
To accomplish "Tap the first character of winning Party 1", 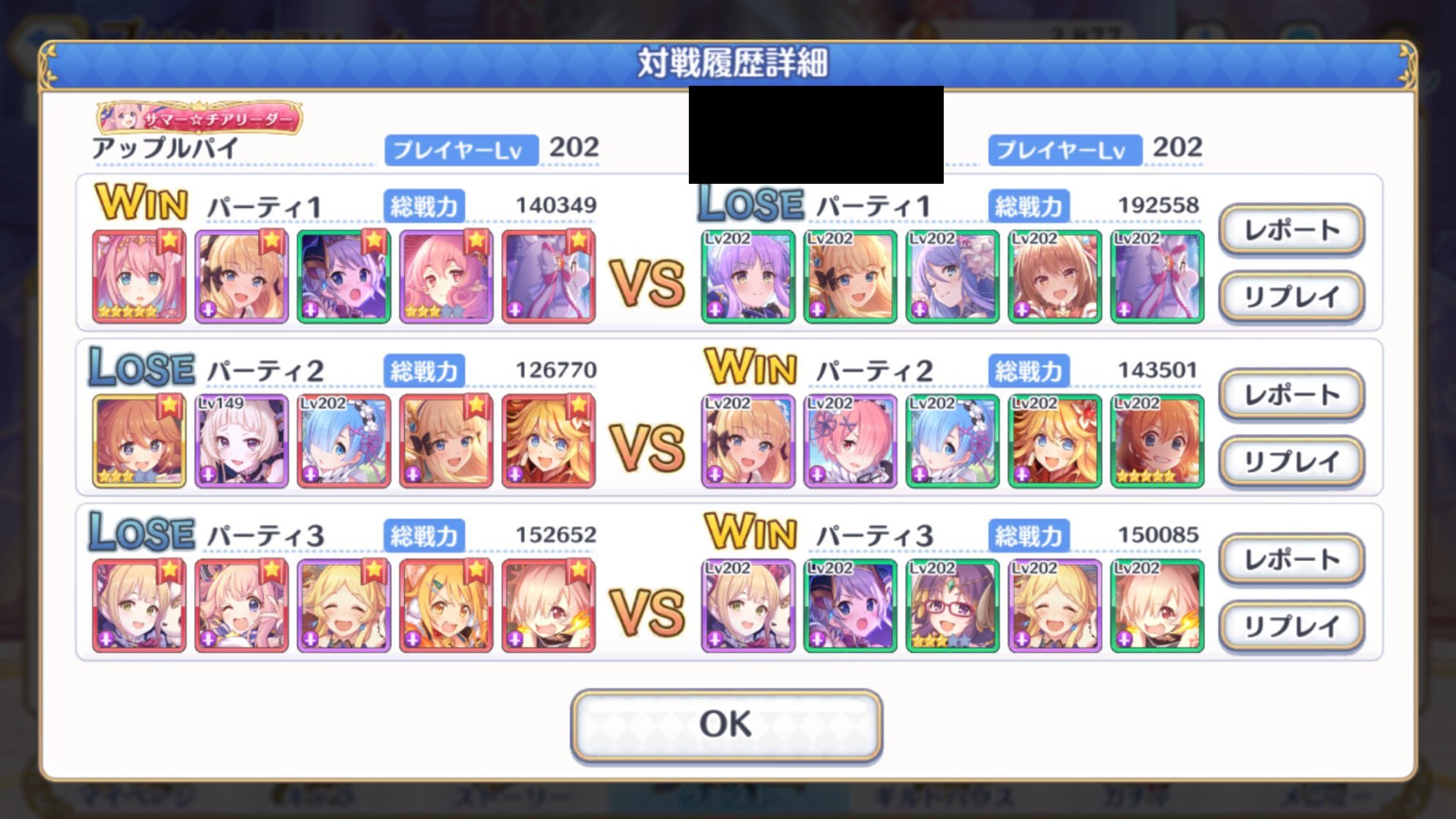I will tap(139, 275).
